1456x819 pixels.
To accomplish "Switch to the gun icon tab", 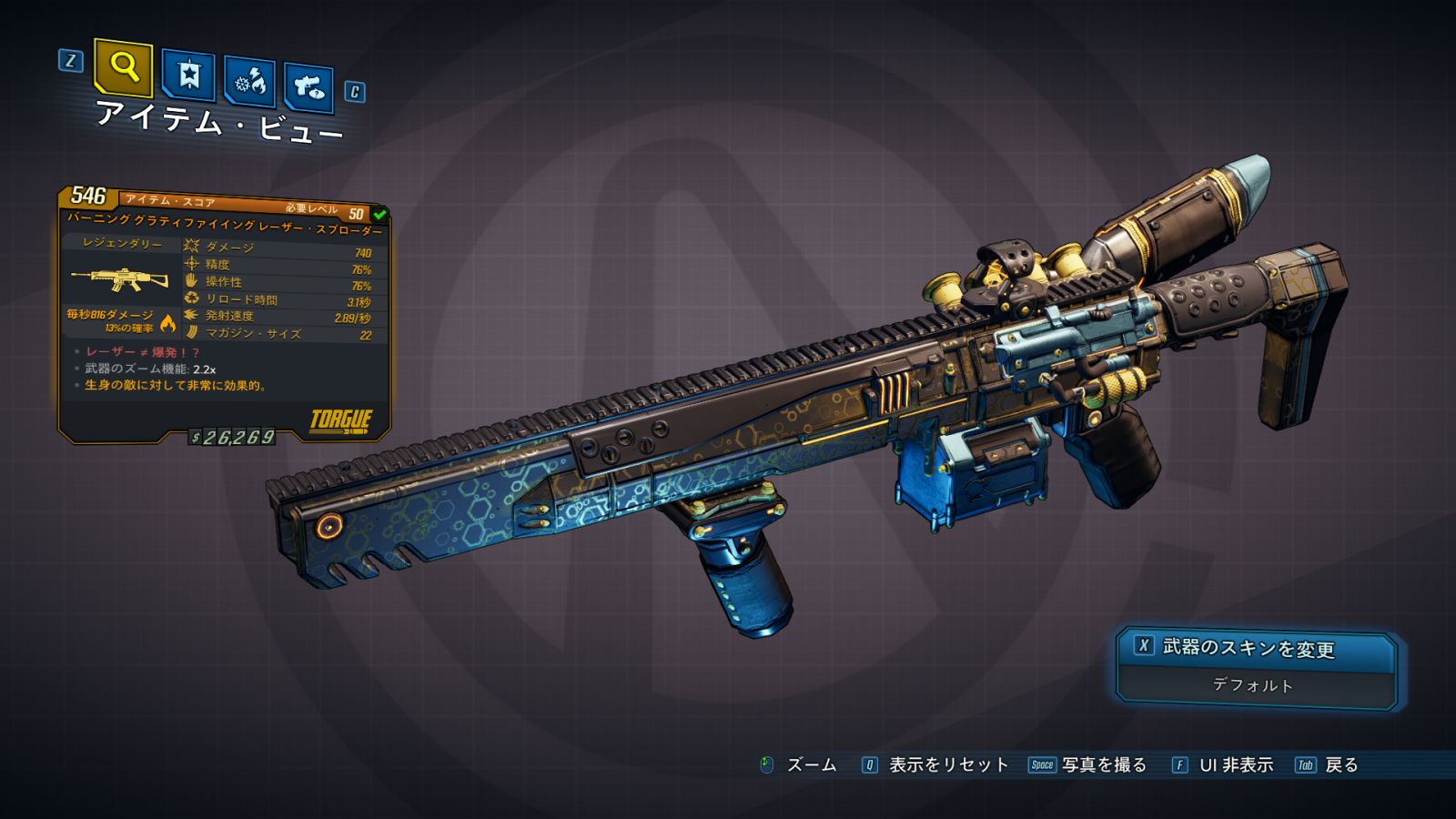I will point(308,87).
